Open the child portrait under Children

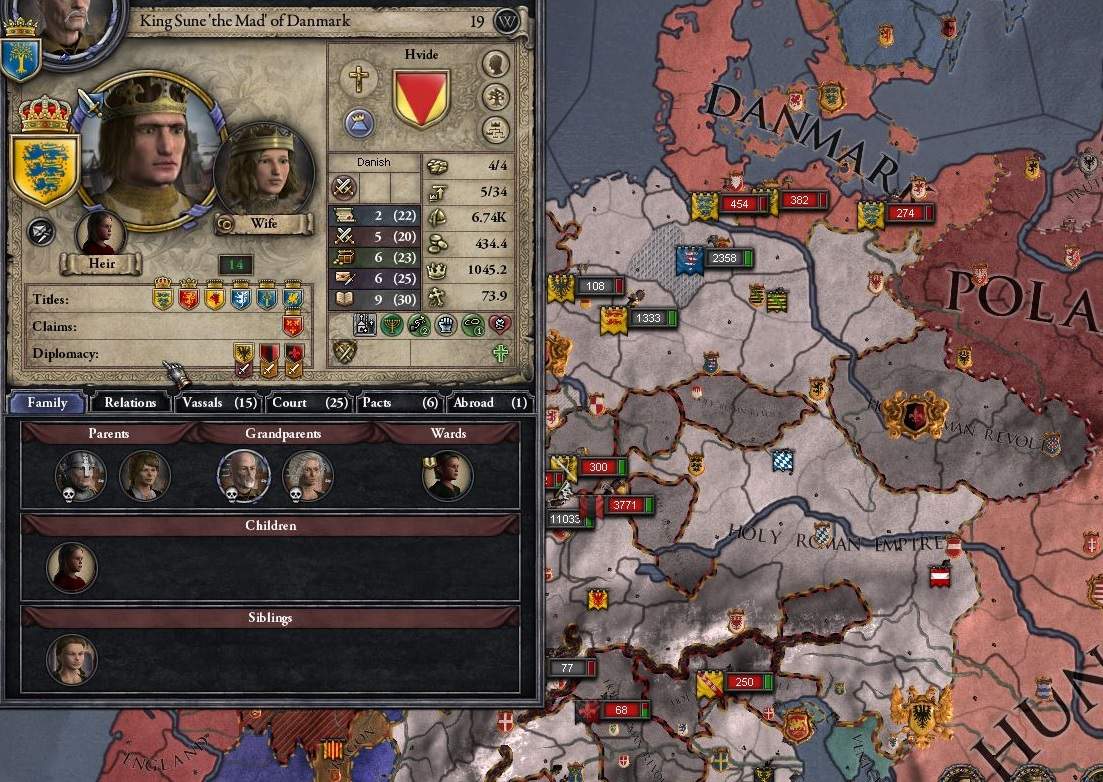[72, 567]
